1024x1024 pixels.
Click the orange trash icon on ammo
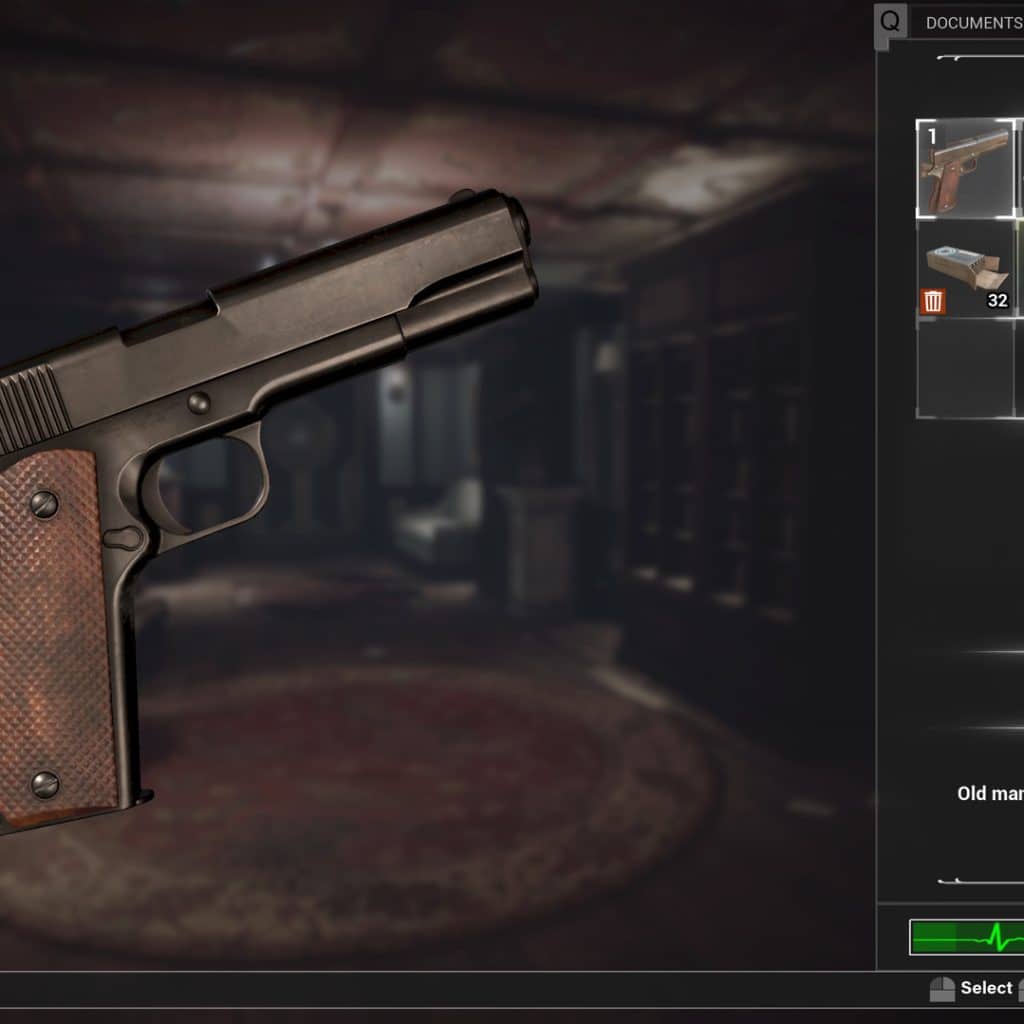933,301
